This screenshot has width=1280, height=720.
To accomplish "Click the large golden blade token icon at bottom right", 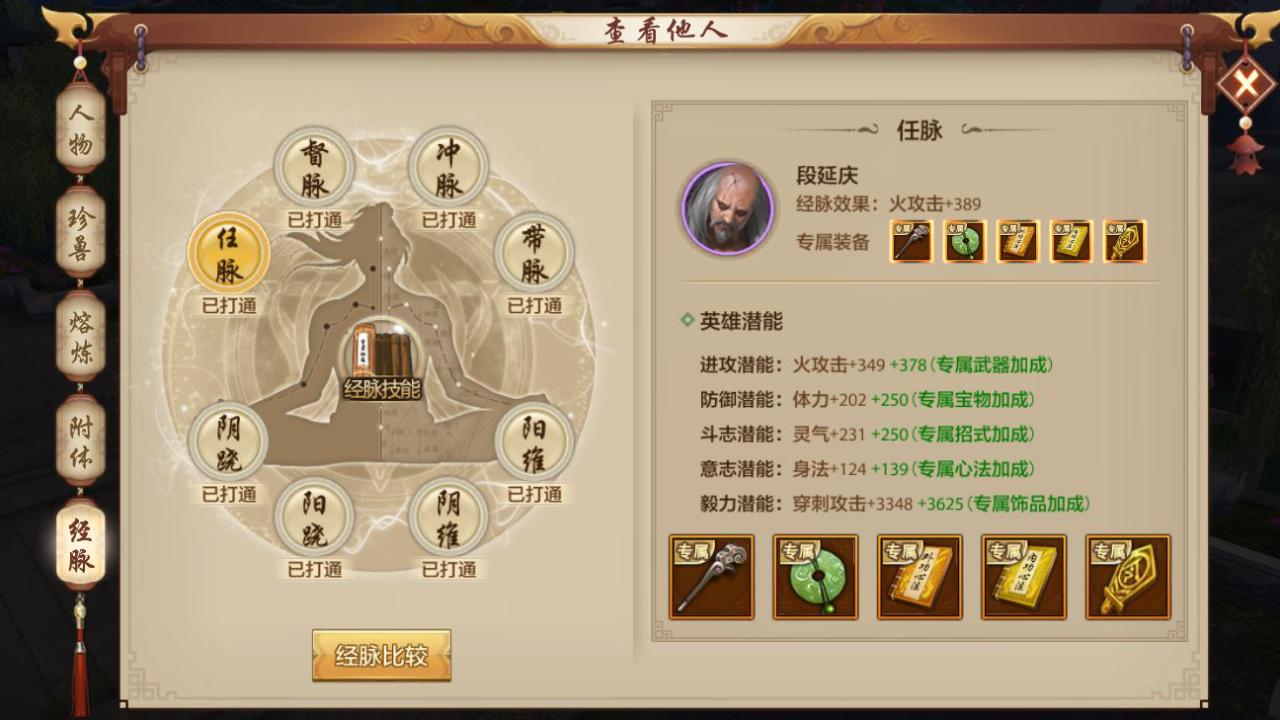I will 1128,577.
